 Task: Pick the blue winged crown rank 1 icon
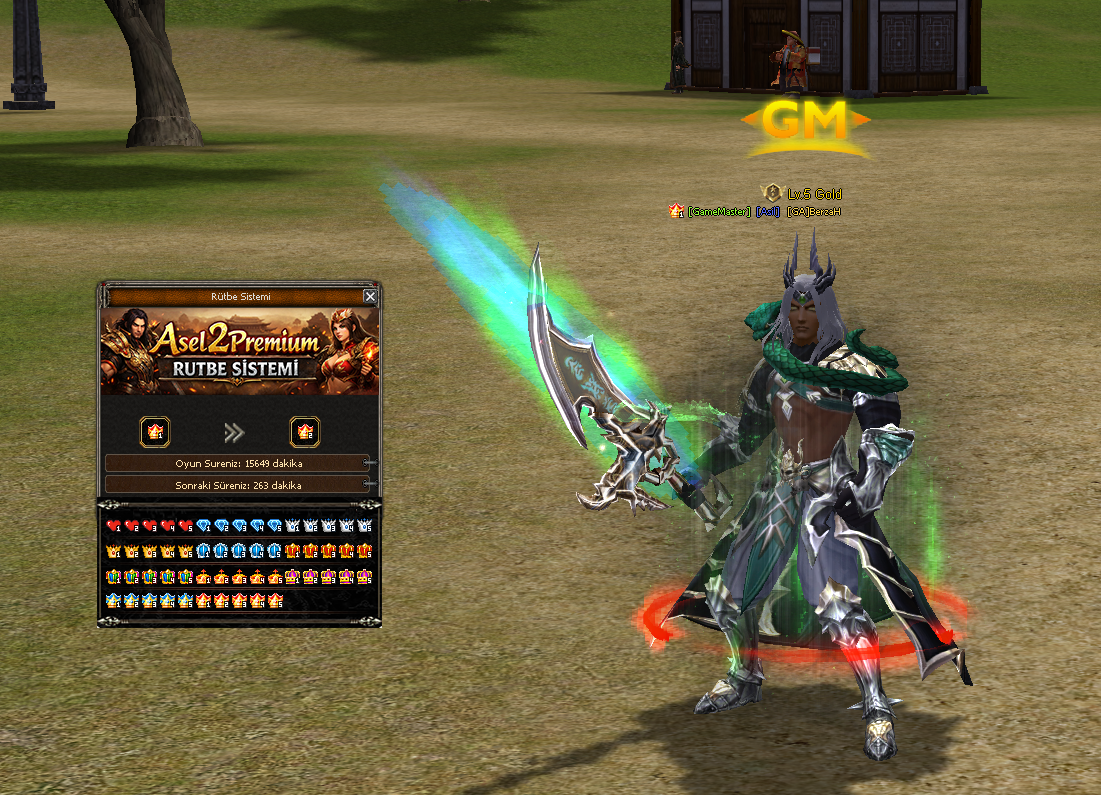pyautogui.click(x=113, y=601)
